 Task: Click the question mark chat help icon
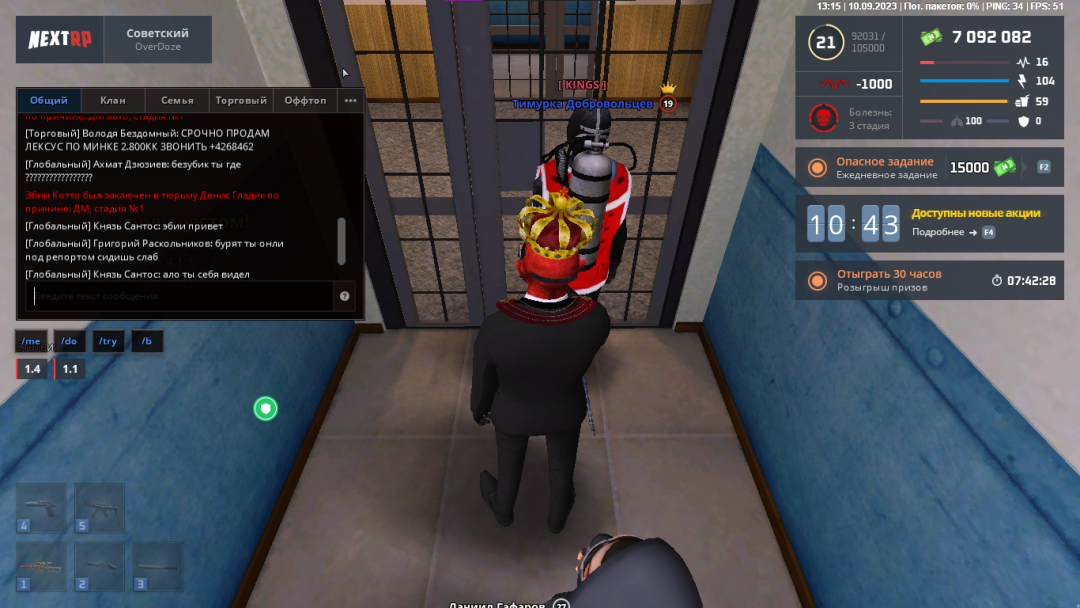(345, 296)
